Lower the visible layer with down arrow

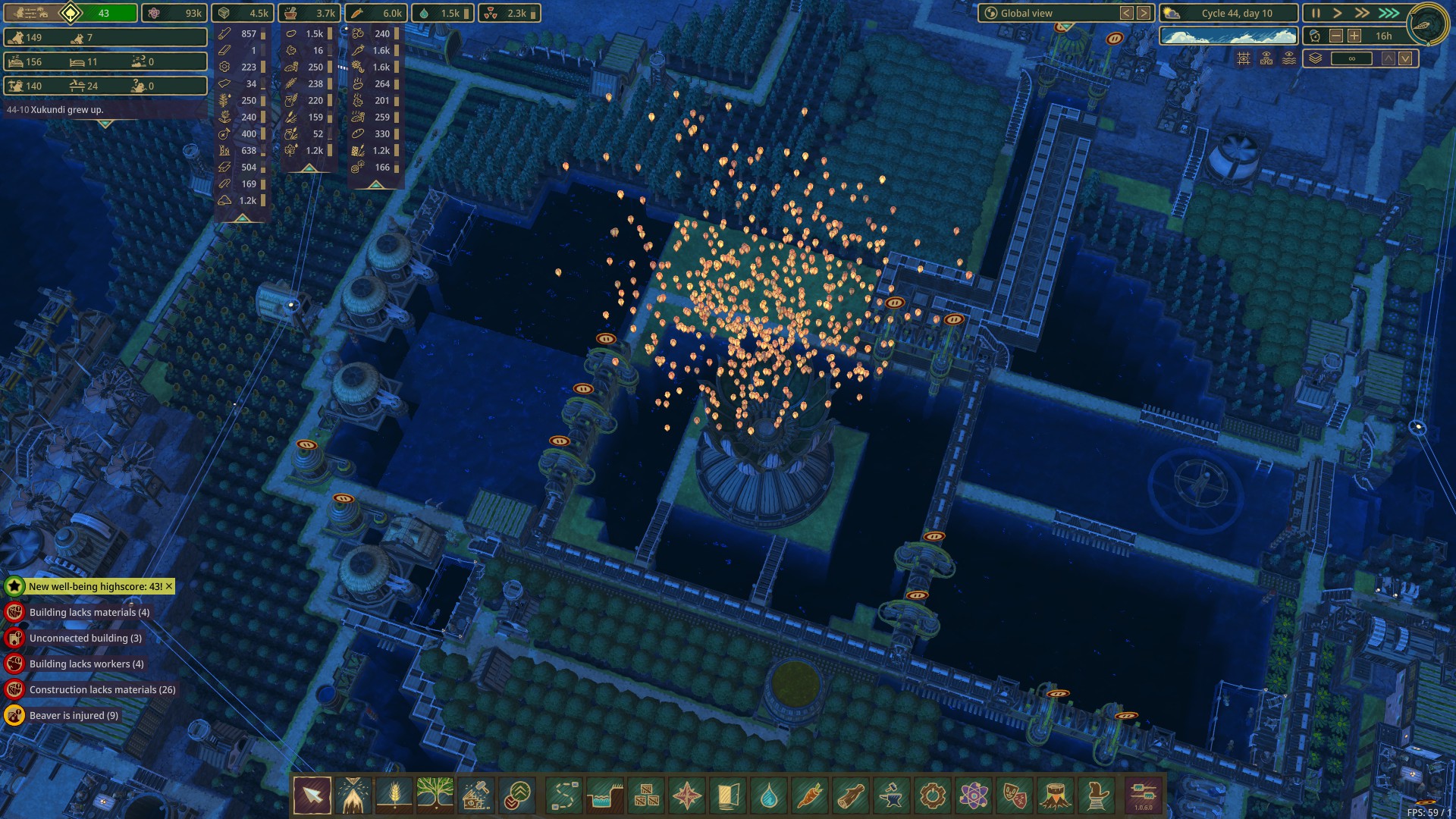point(1405,58)
